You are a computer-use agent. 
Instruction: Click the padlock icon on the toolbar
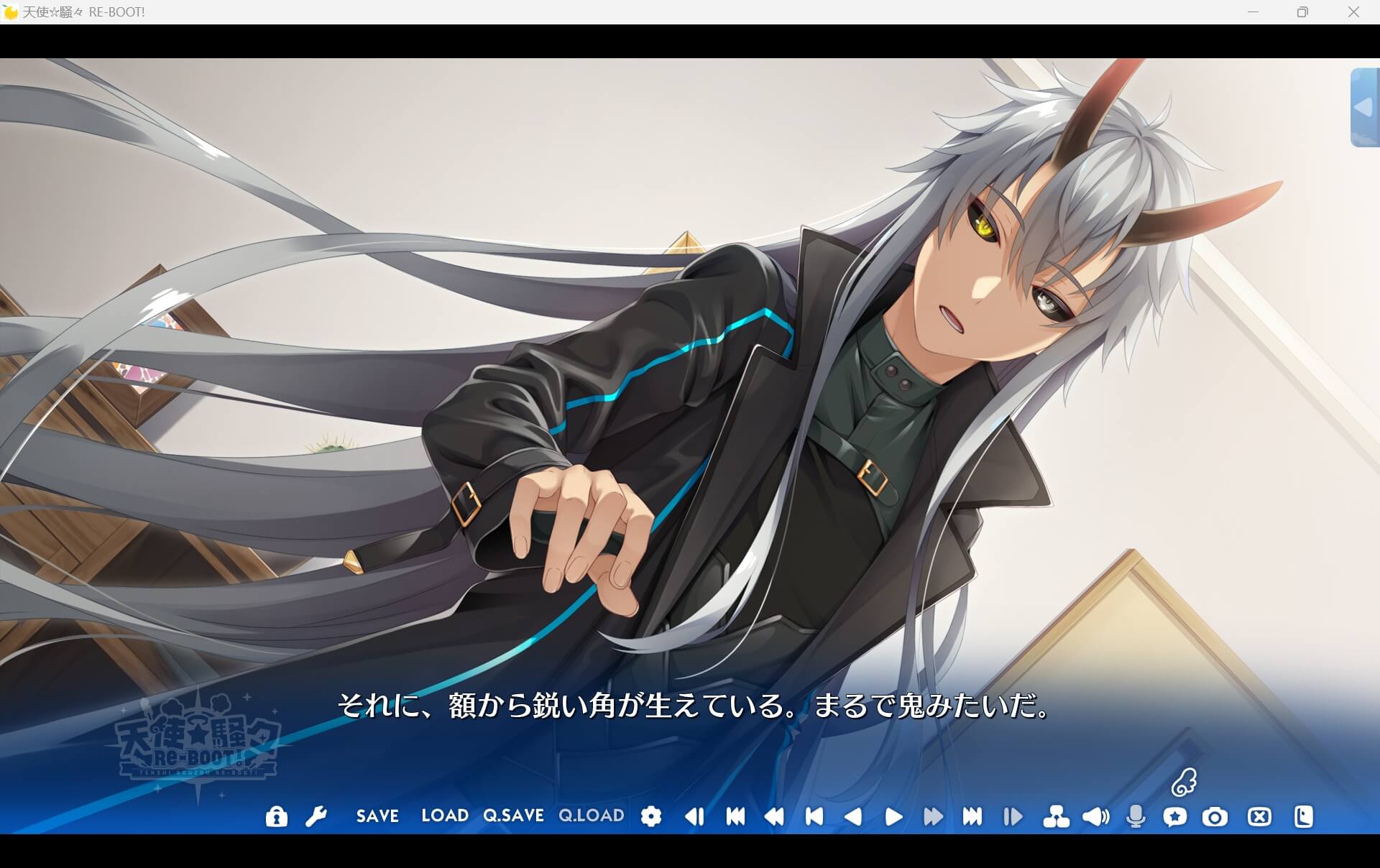tap(277, 816)
